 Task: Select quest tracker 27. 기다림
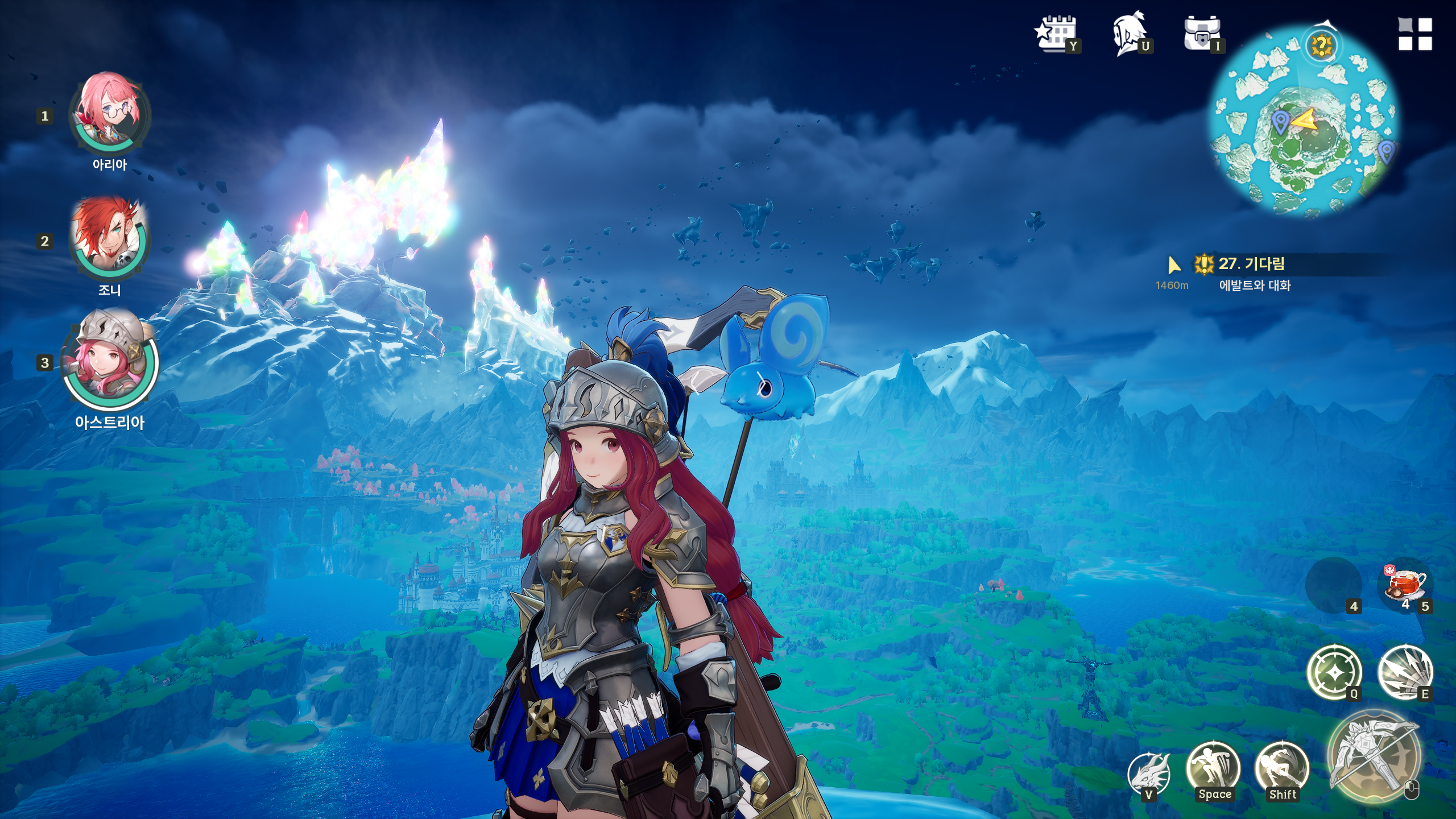[x=1251, y=264]
